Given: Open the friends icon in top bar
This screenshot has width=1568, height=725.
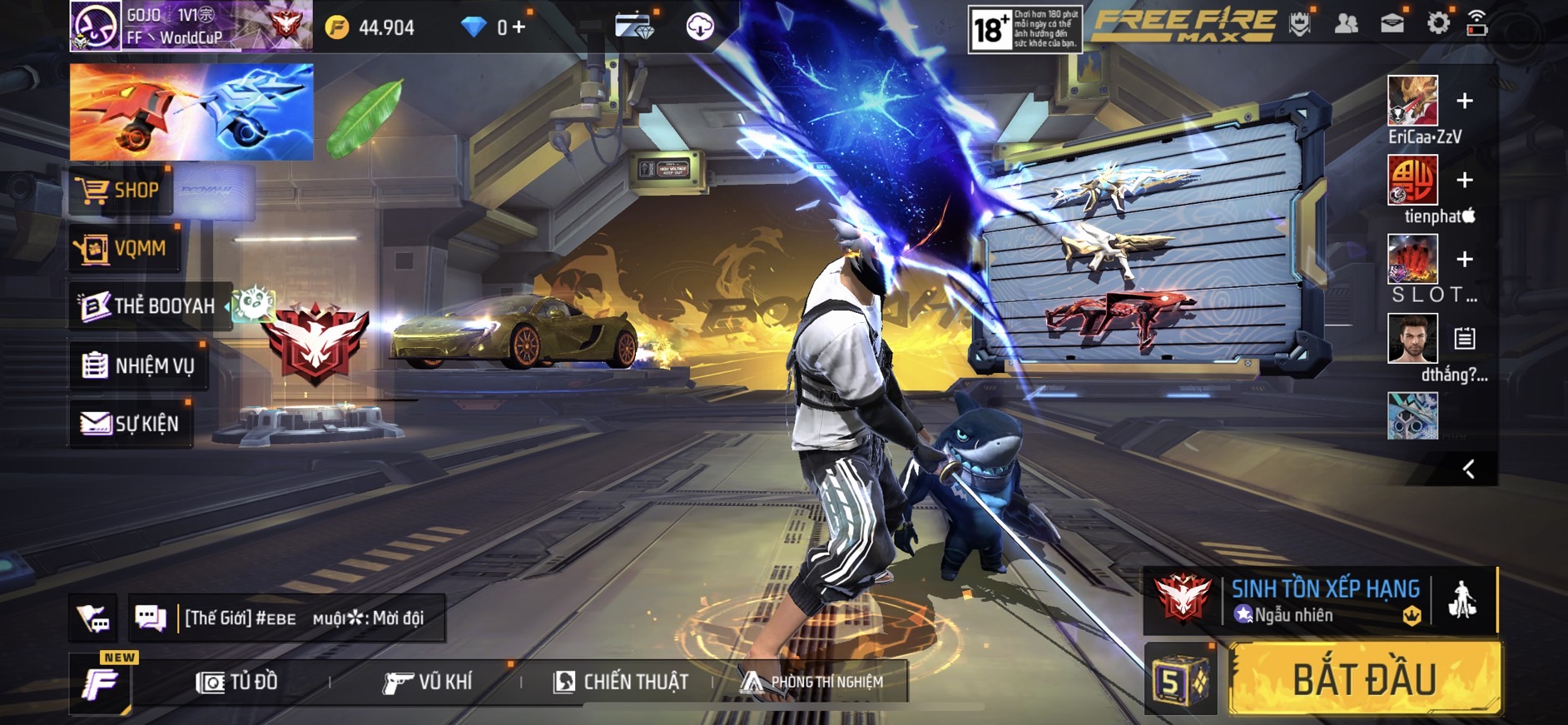Looking at the screenshot, I should tap(1346, 24).
